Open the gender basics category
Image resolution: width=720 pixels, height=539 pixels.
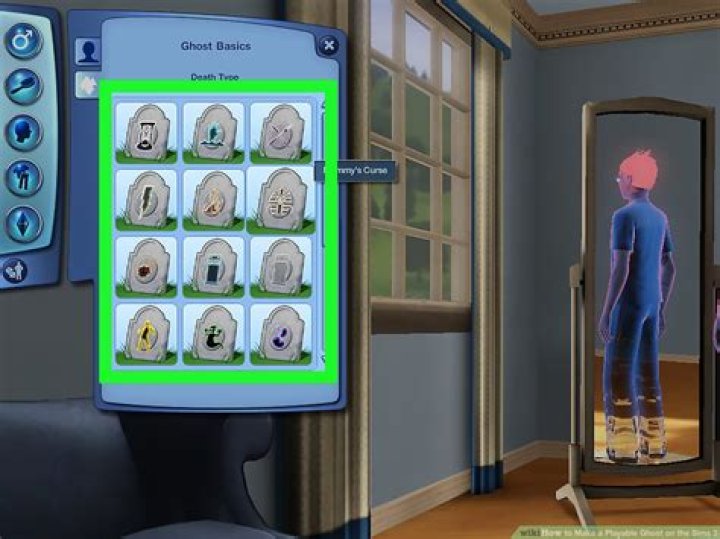click(22, 43)
